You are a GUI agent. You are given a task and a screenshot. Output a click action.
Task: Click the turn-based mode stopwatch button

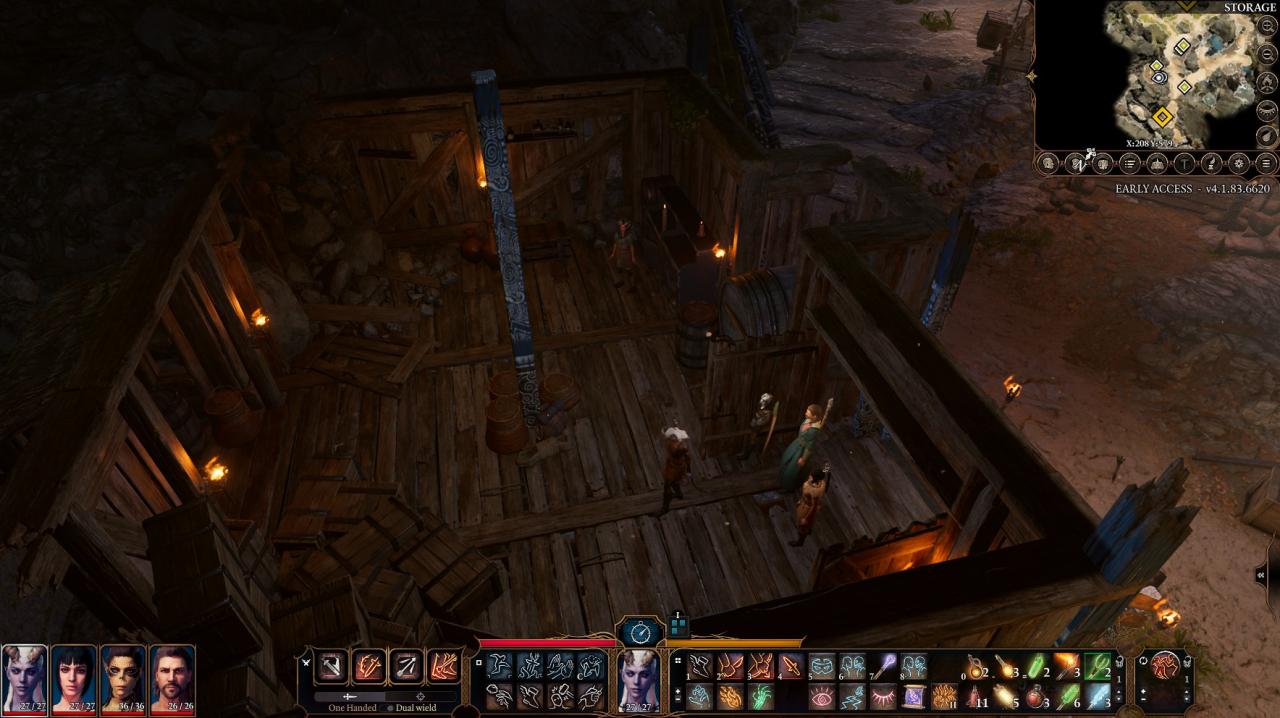640,631
